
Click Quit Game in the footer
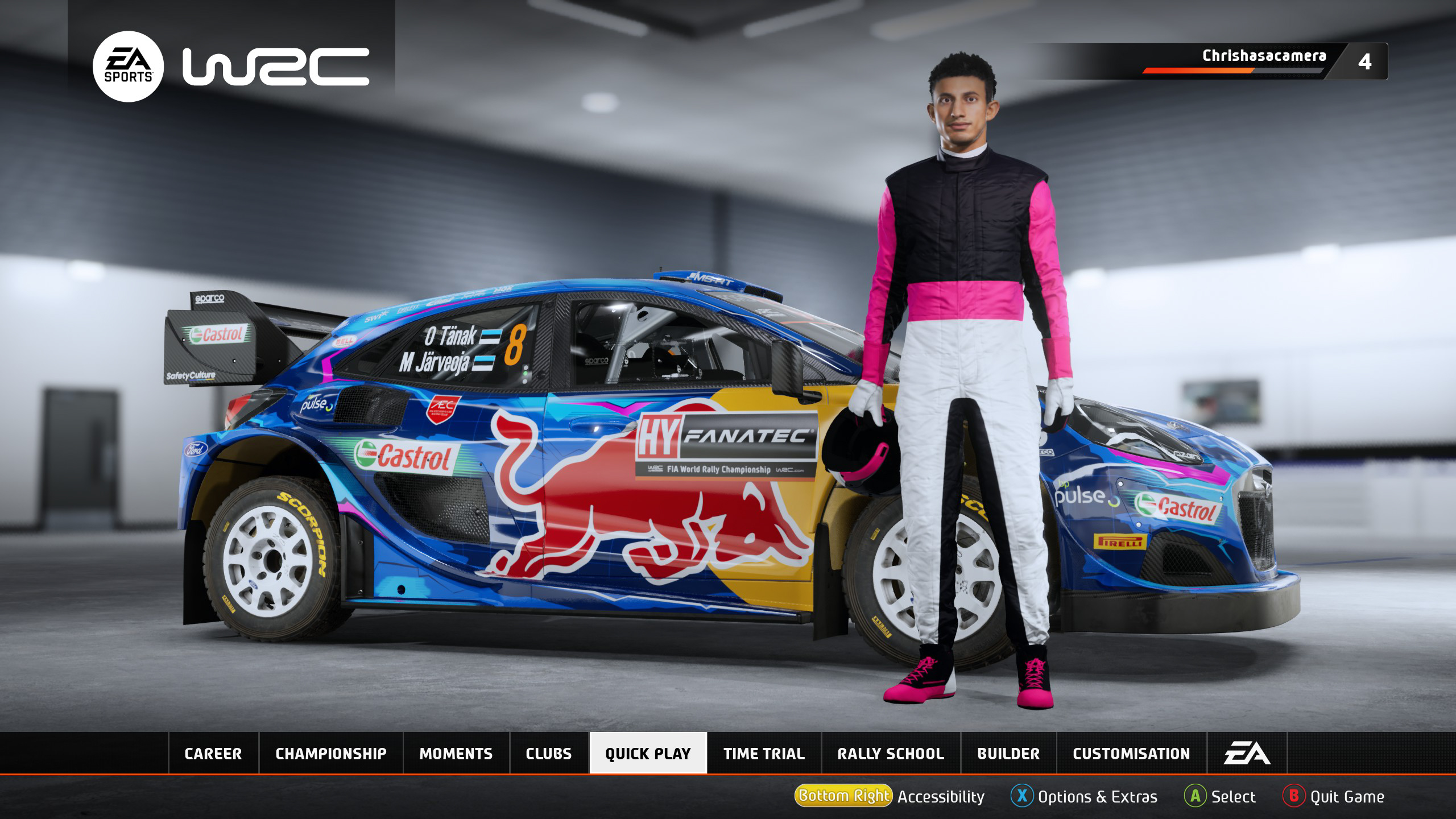click(1334, 797)
